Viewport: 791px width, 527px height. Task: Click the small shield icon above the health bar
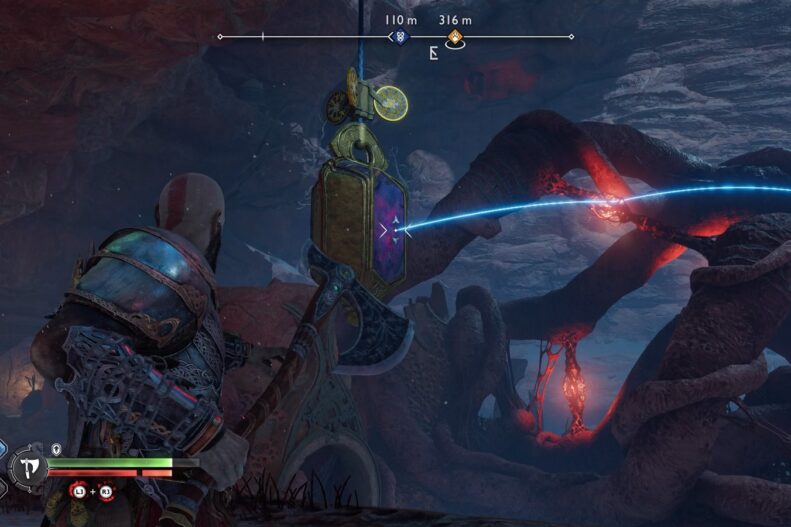coord(57,449)
